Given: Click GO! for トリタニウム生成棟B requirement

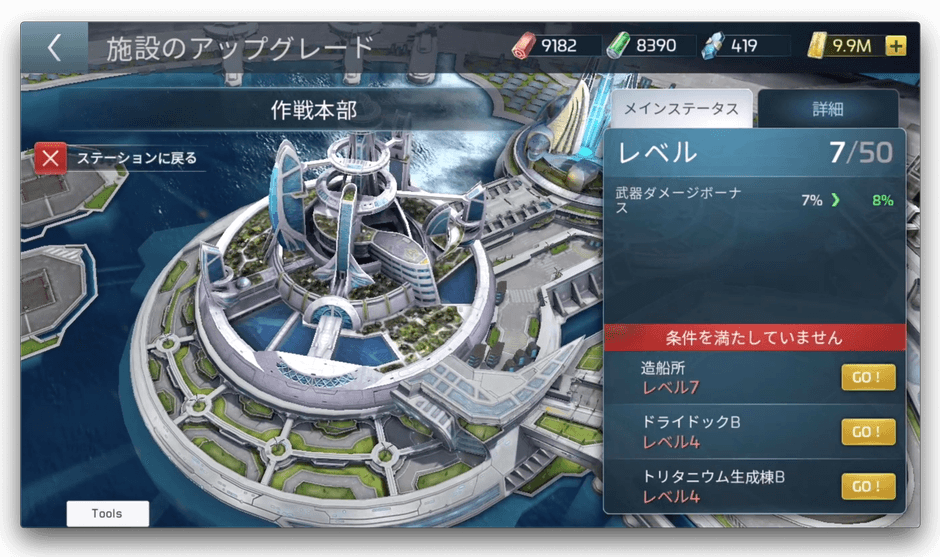Looking at the screenshot, I should click(x=867, y=487).
